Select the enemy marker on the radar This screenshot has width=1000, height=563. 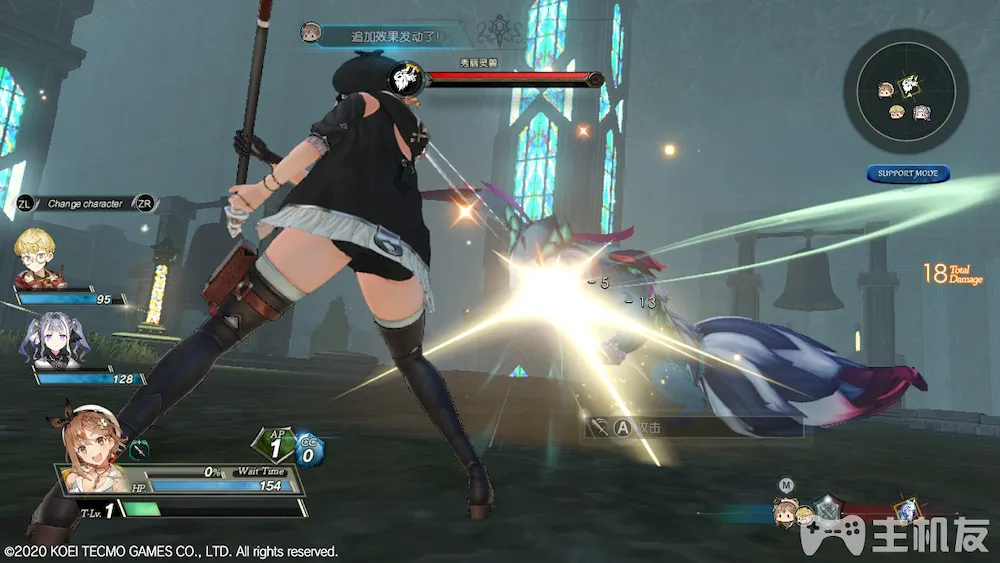tap(911, 87)
